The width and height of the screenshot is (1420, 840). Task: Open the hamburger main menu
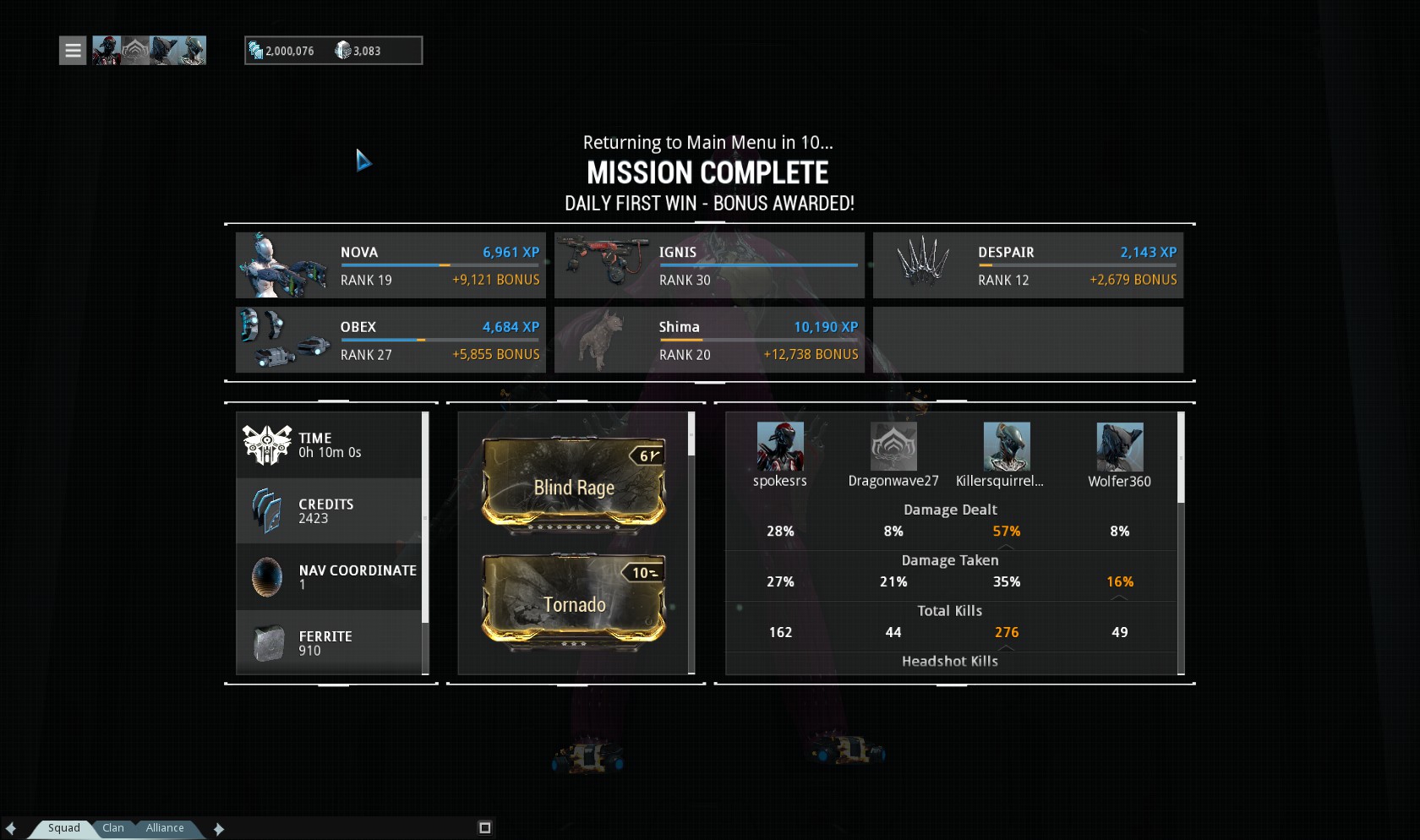coord(73,51)
